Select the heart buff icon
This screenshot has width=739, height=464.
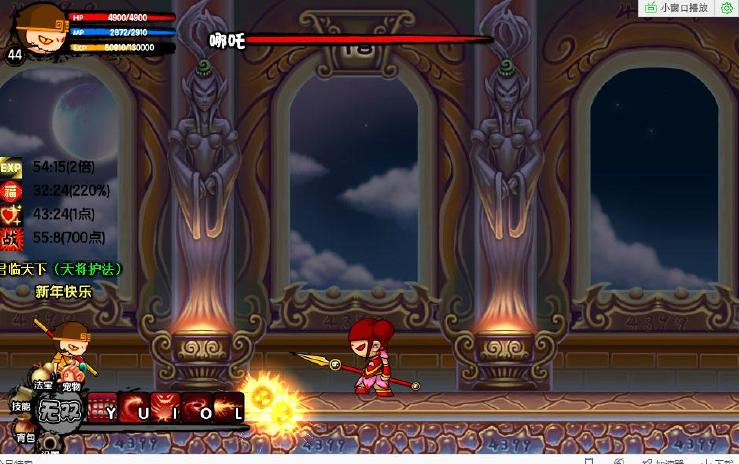pyautogui.click(x=11, y=214)
